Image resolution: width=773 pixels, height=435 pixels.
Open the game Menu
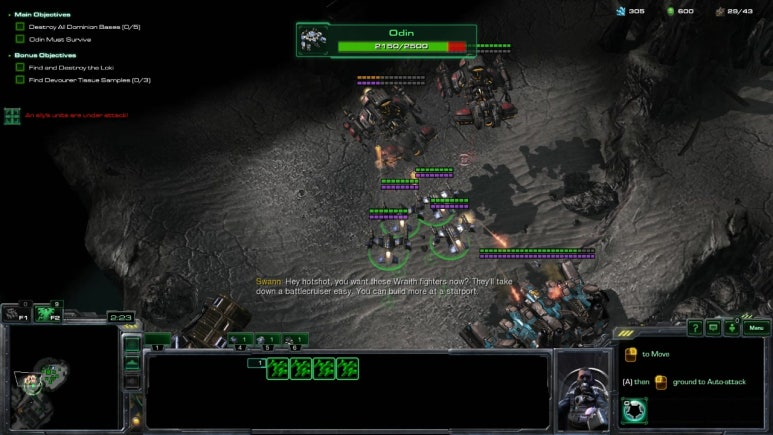(x=755, y=327)
